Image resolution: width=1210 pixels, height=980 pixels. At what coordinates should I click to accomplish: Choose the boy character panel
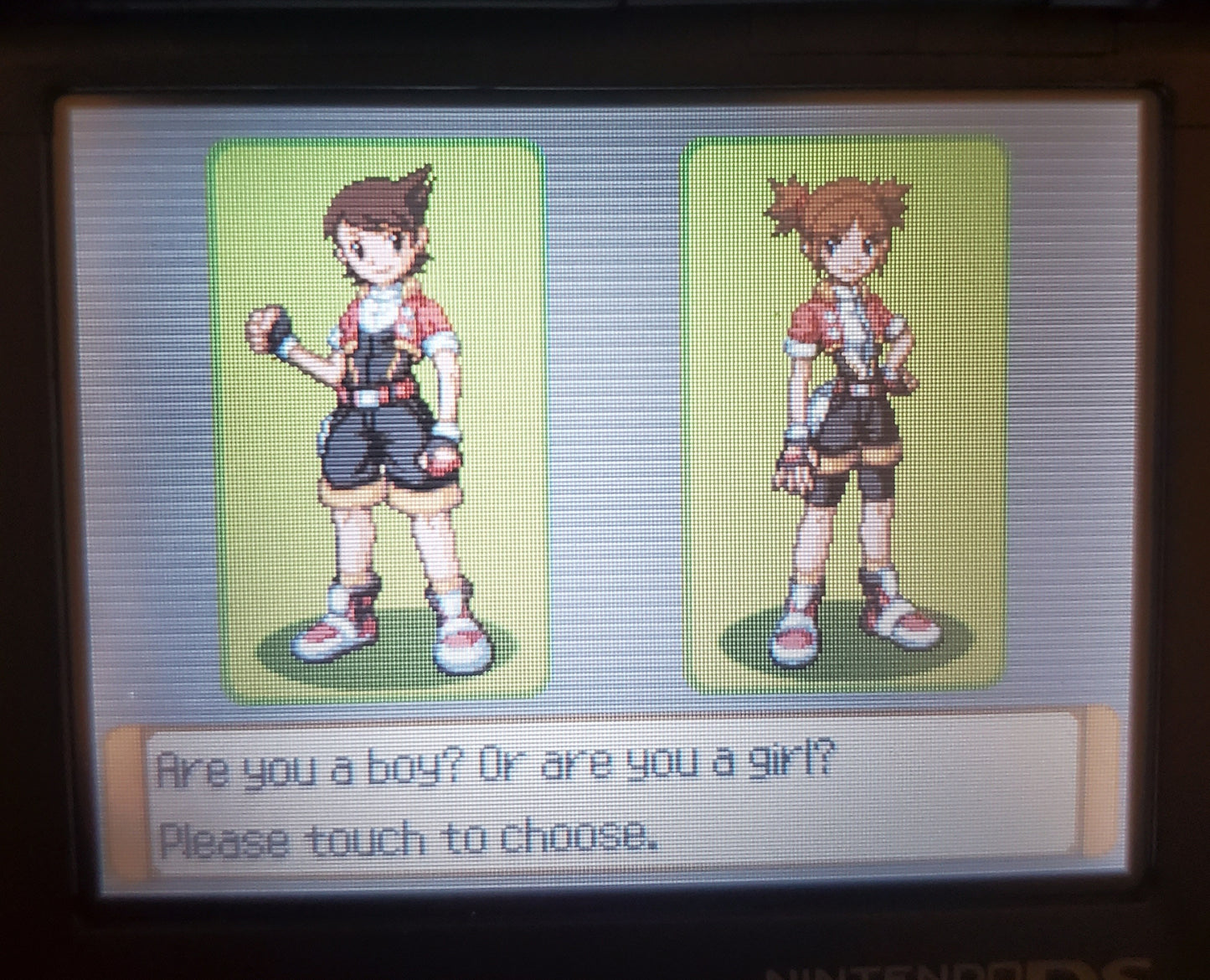click(378, 419)
